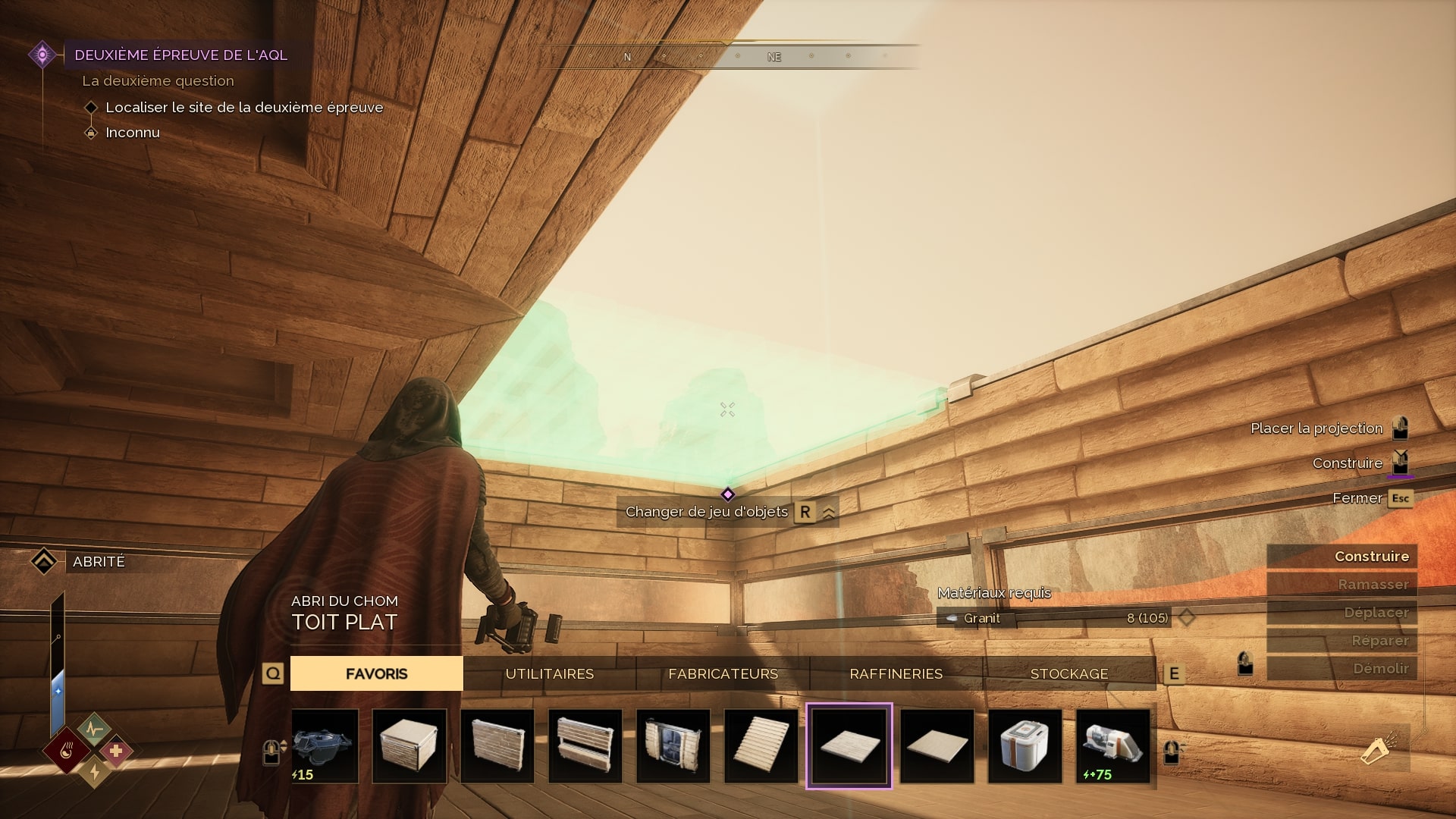This screenshot has width=1456, height=819.
Task: Switch to the Favoris tab
Action: pyautogui.click(x=376, y=673)
